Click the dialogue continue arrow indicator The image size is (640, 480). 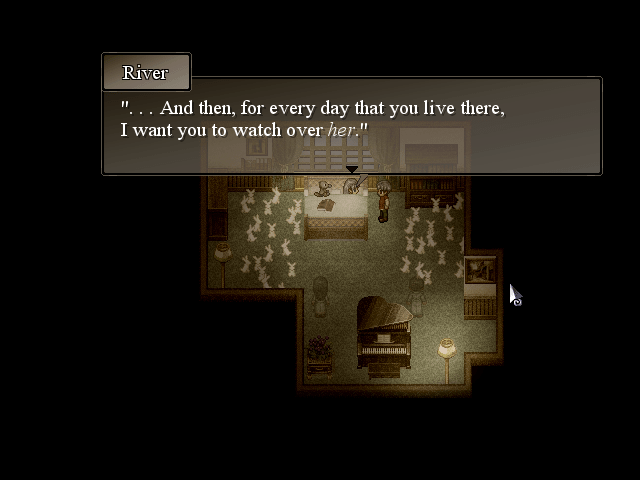click(x=352, y=170)
